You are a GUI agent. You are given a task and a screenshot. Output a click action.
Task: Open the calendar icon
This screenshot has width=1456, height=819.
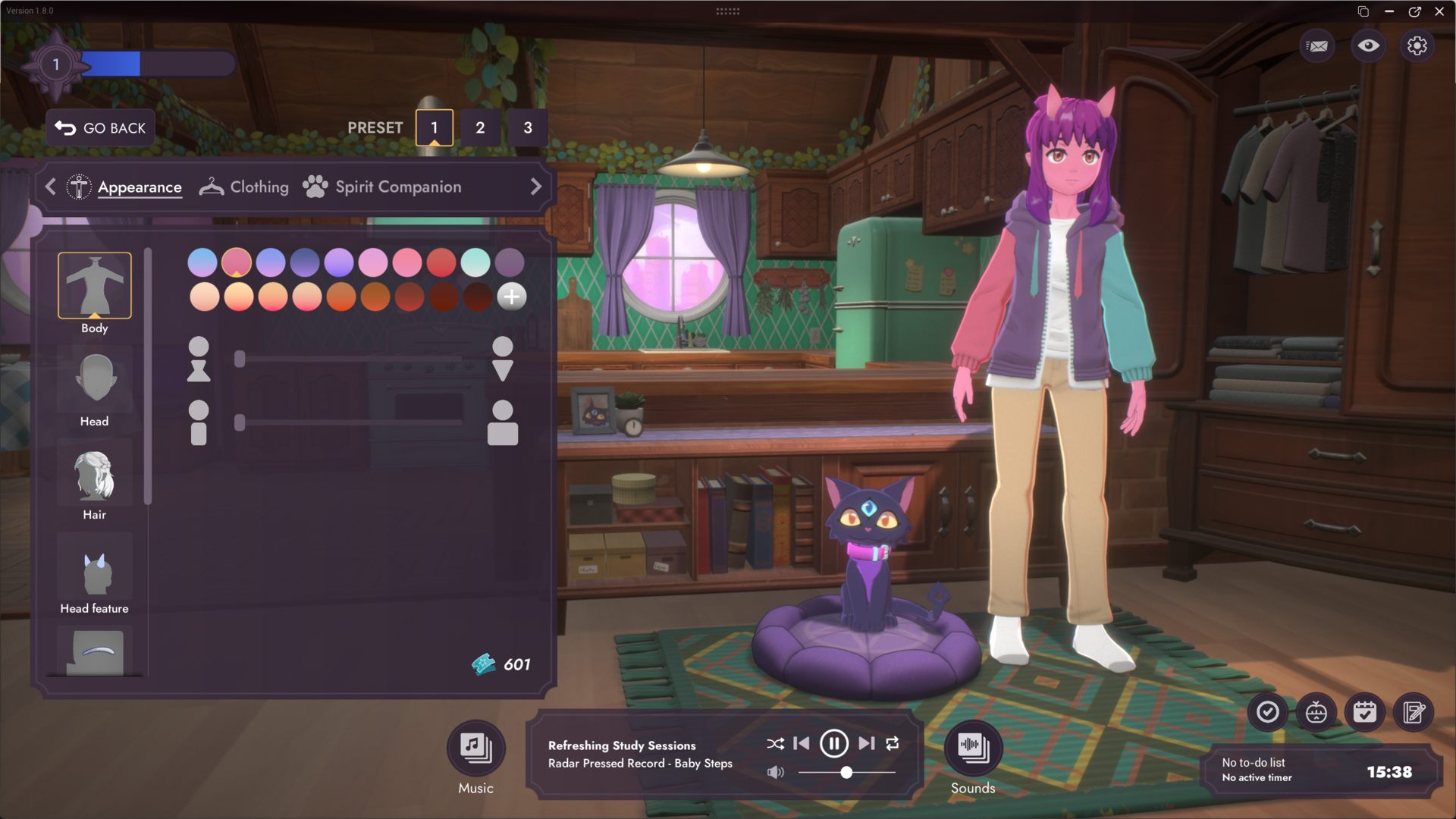point(1364,712)
